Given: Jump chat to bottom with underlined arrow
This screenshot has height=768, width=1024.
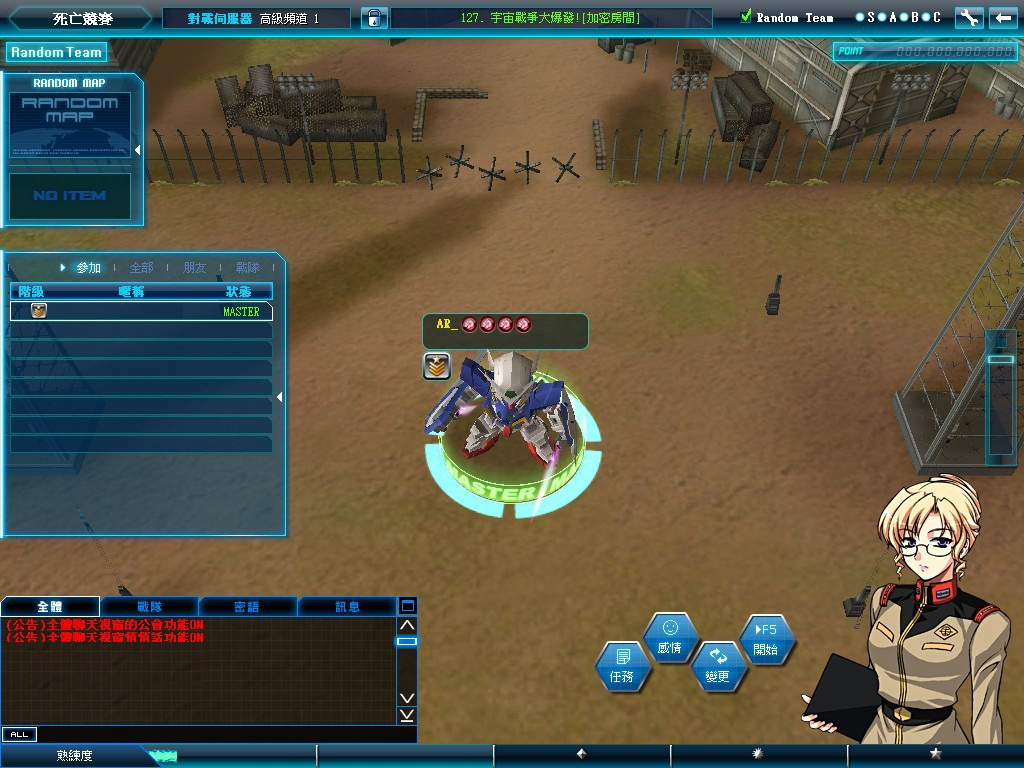Looking at the screenshot, I should point(407,715).
